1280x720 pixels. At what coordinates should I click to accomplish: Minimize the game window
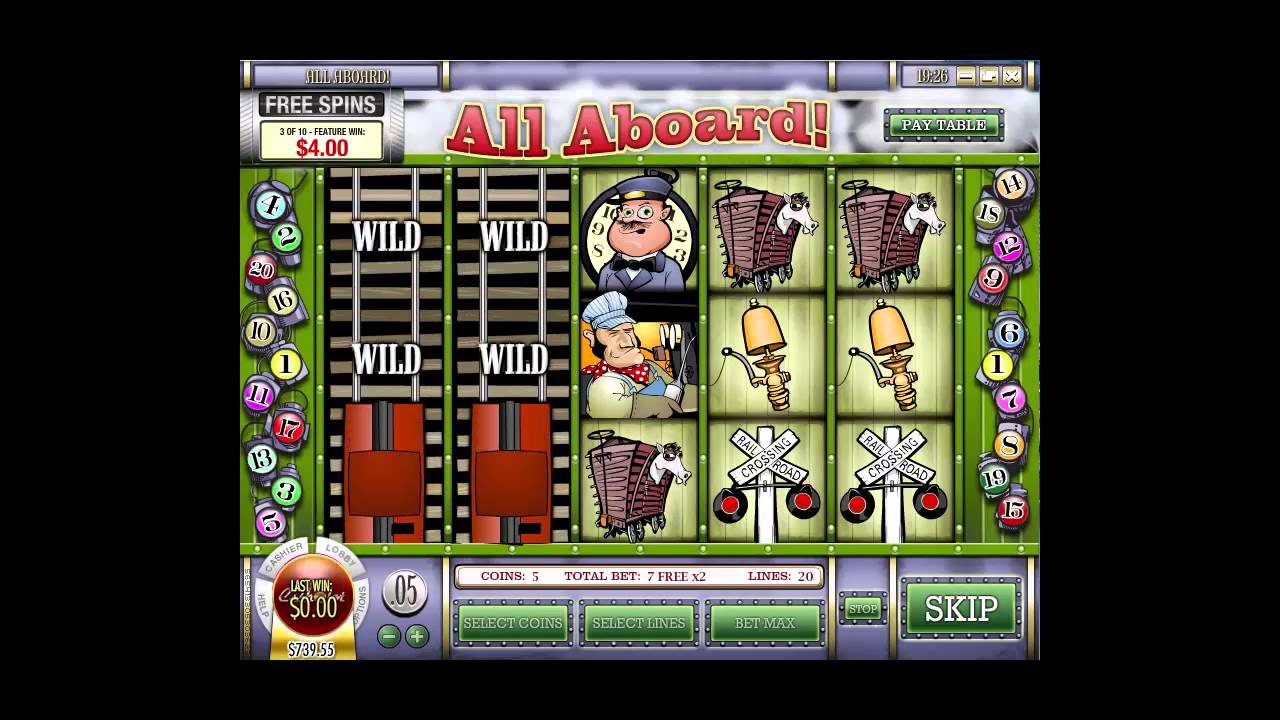coord(965,76)
